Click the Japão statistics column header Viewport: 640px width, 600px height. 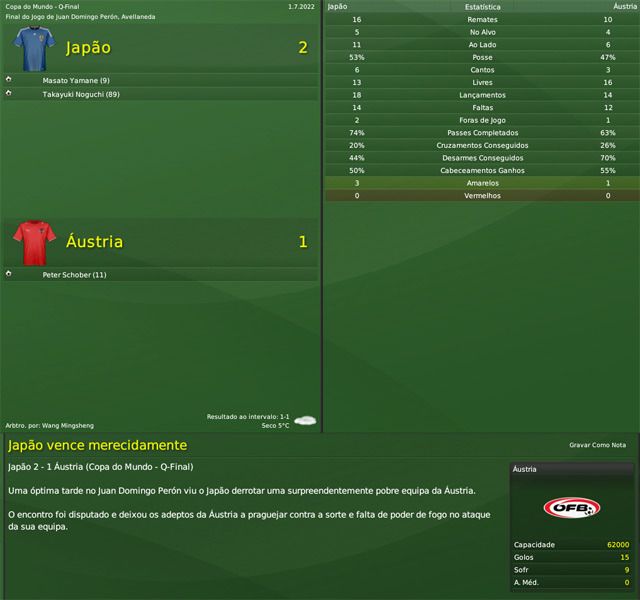(338, 6)
